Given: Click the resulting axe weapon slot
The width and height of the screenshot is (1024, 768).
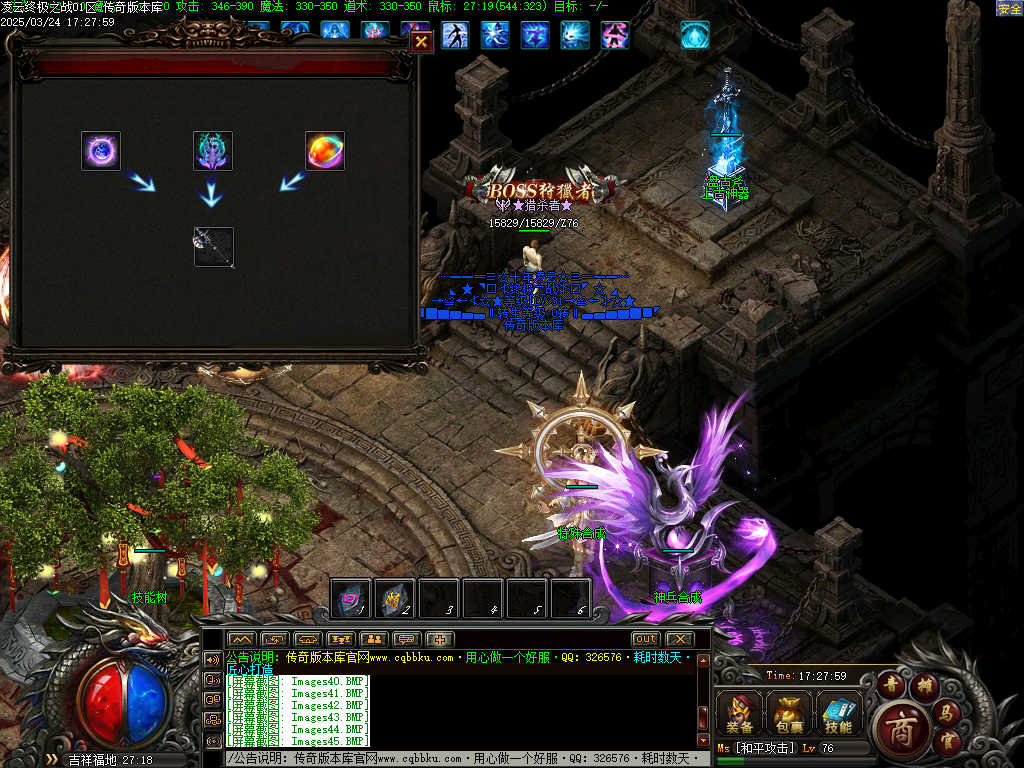Looking at the screenshot, I should (214, 247).
